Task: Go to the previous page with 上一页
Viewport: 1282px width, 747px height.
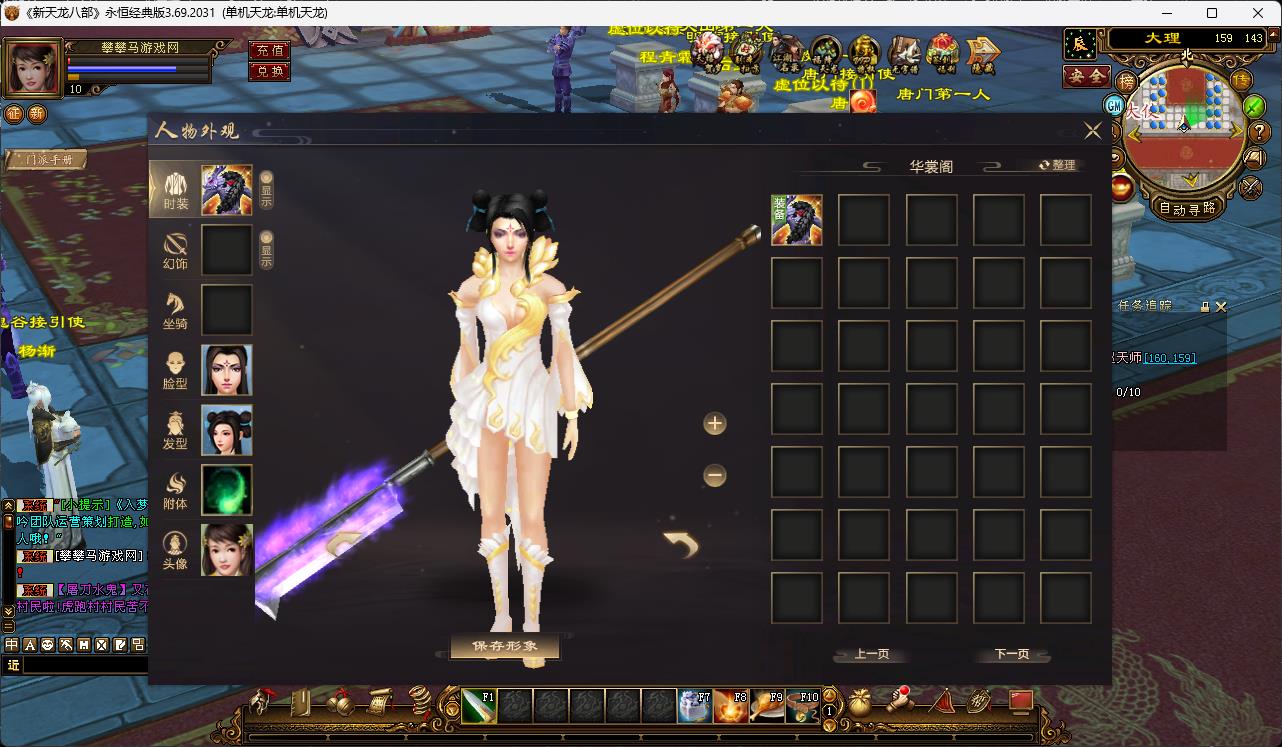Action: point(871,654)
